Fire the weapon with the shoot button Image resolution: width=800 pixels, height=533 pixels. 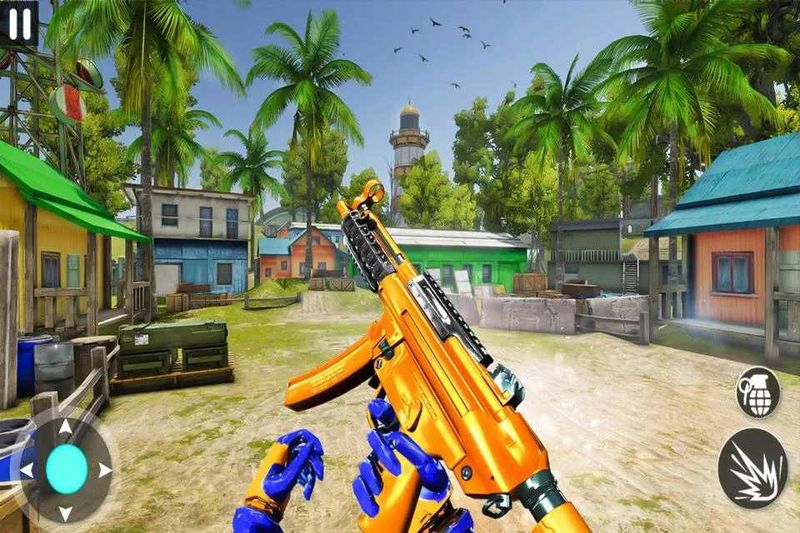coord(752,467)
